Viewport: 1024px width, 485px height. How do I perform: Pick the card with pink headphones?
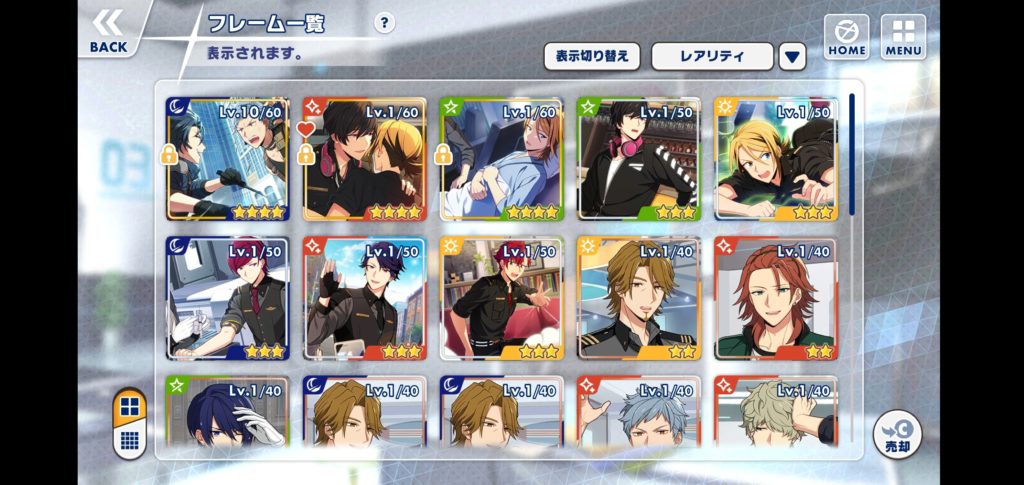tap(639, 159)
